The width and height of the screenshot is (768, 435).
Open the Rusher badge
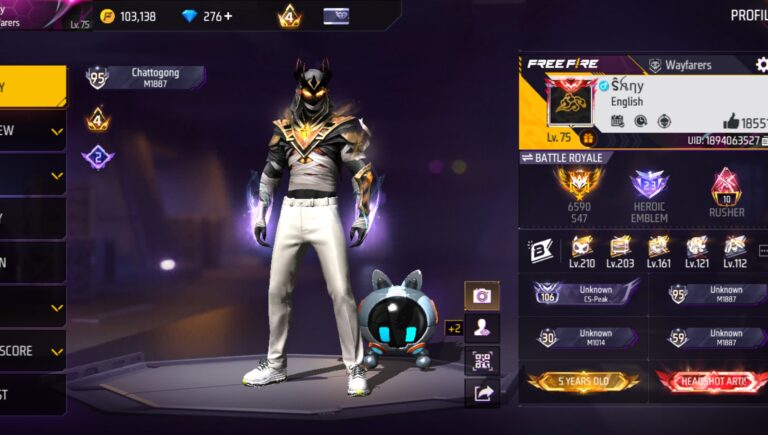725,193
